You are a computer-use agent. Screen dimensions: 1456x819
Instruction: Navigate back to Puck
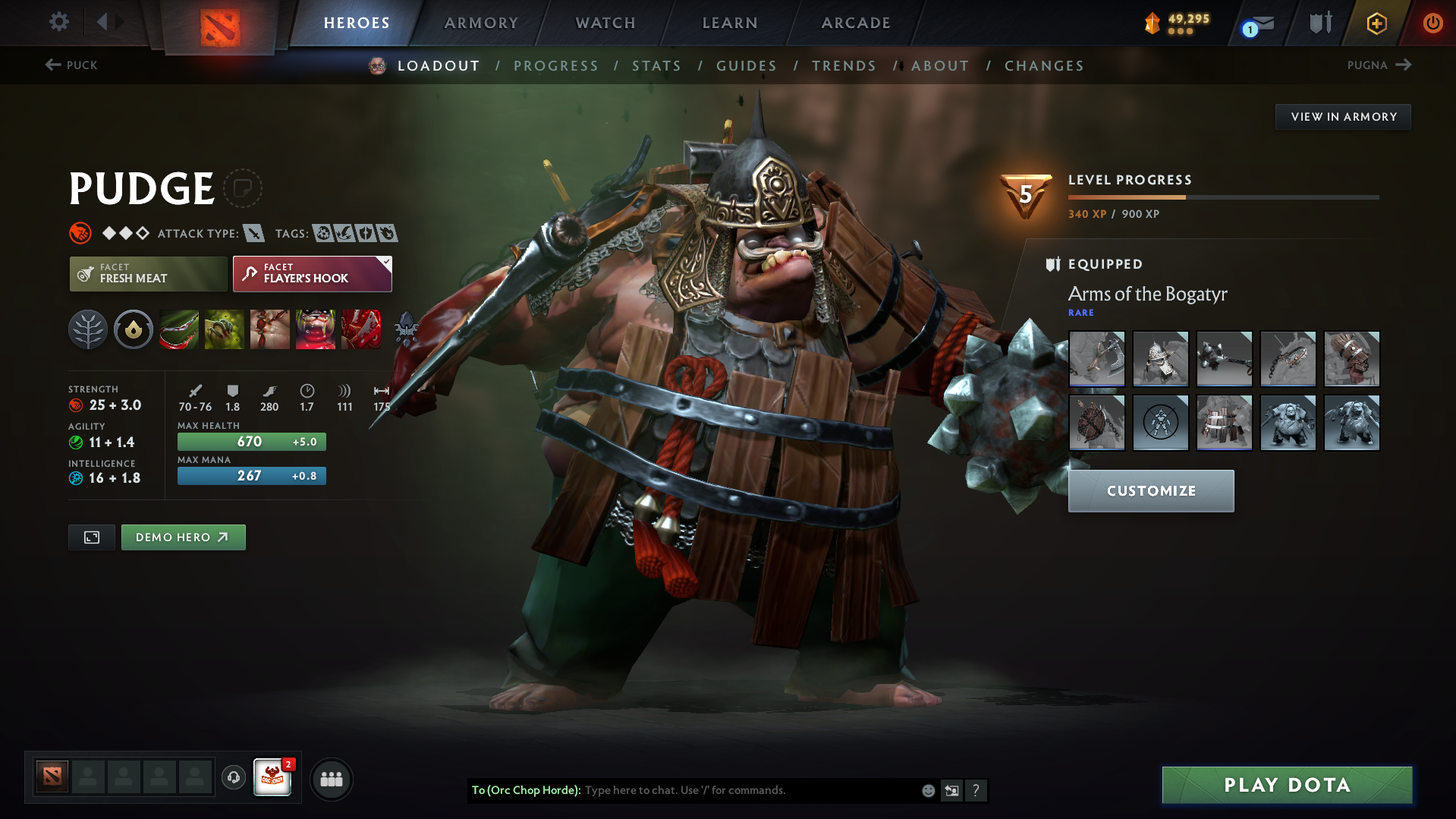click(x=72, y=65)
